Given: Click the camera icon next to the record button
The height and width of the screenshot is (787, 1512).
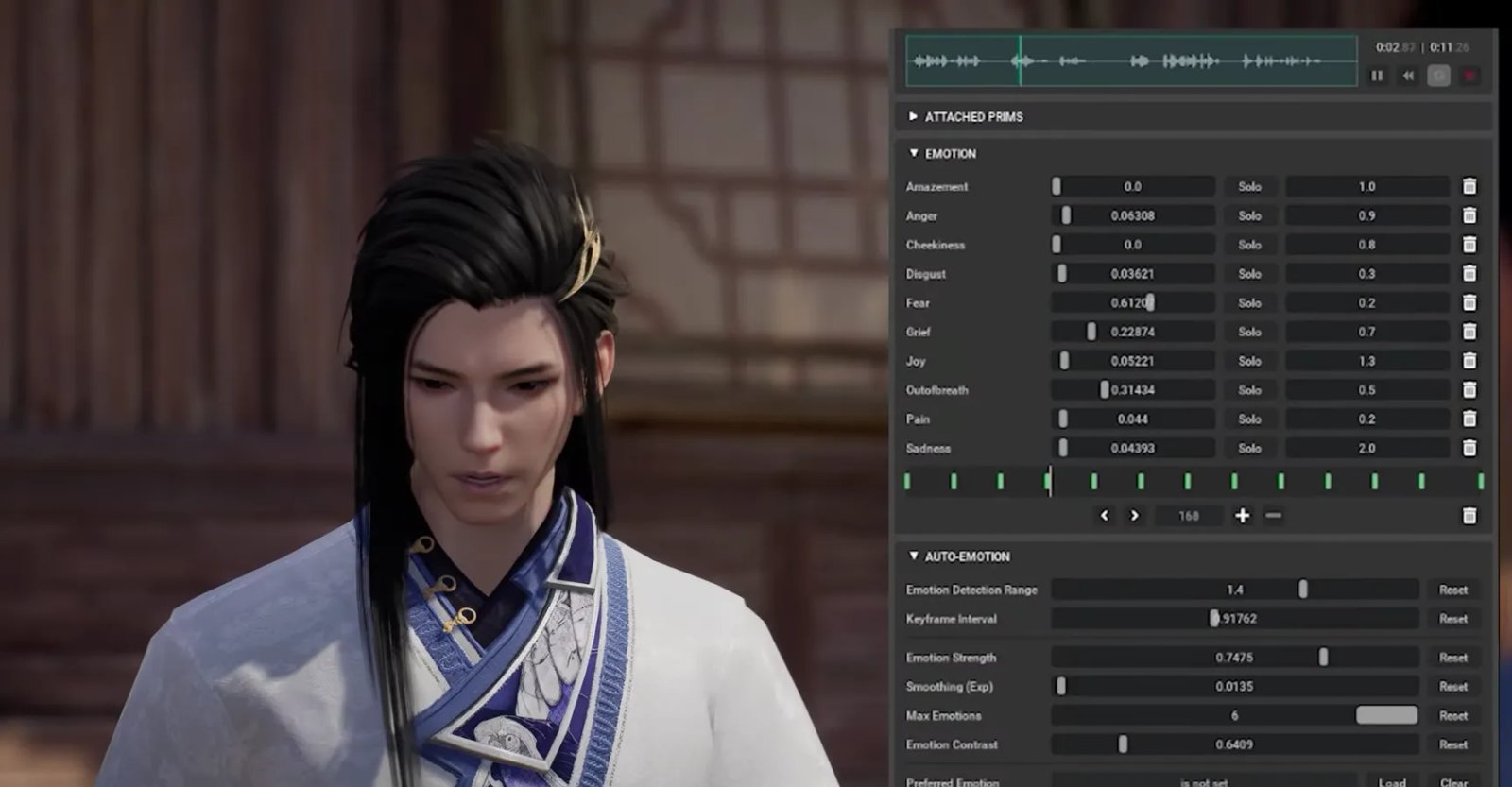Looking at the screenshot, I should tap(1438, 76).
